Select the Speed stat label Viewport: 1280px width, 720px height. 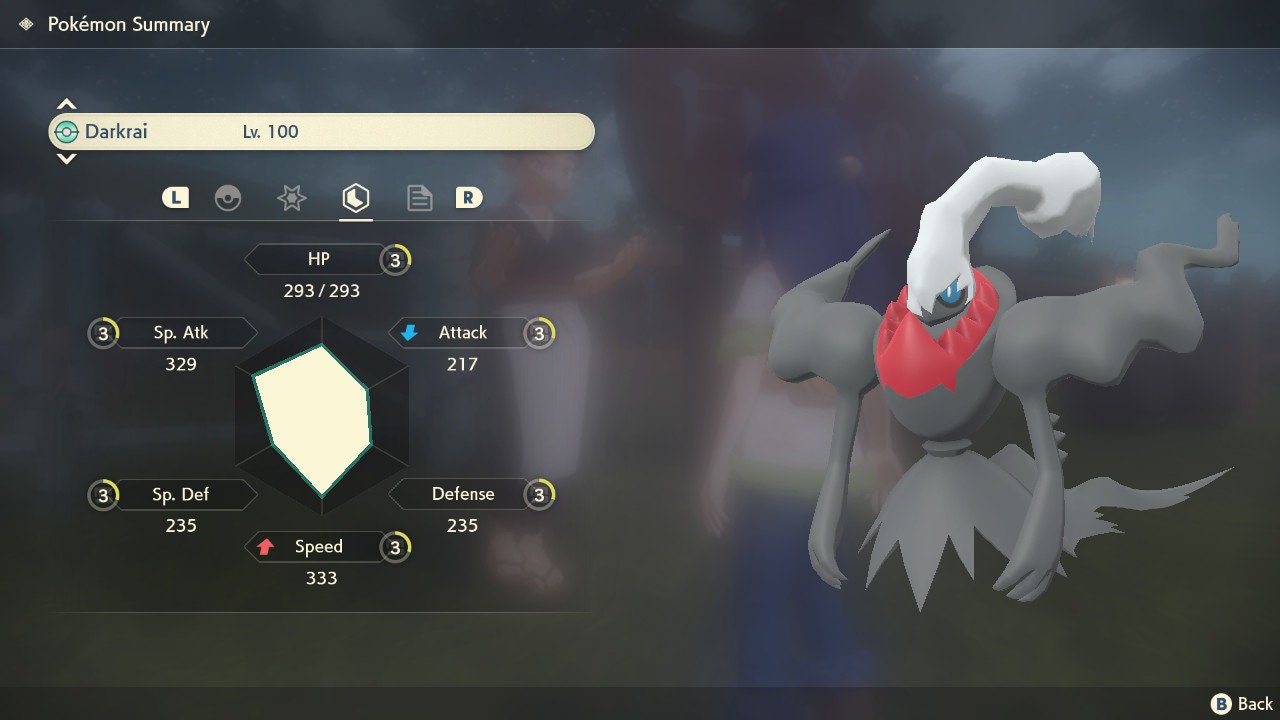coord(318,547)
